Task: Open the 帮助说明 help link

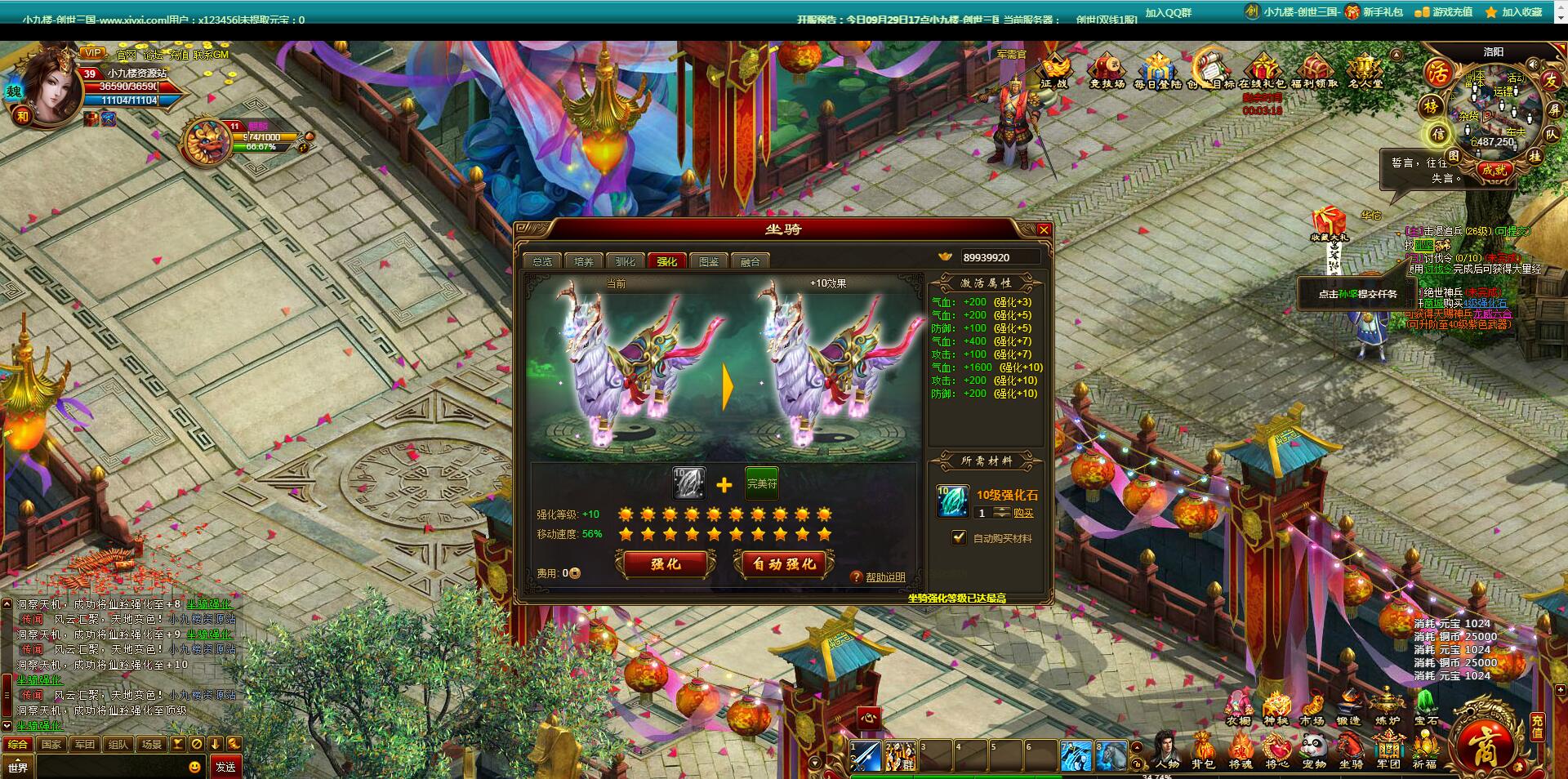Action: [888, 577]
